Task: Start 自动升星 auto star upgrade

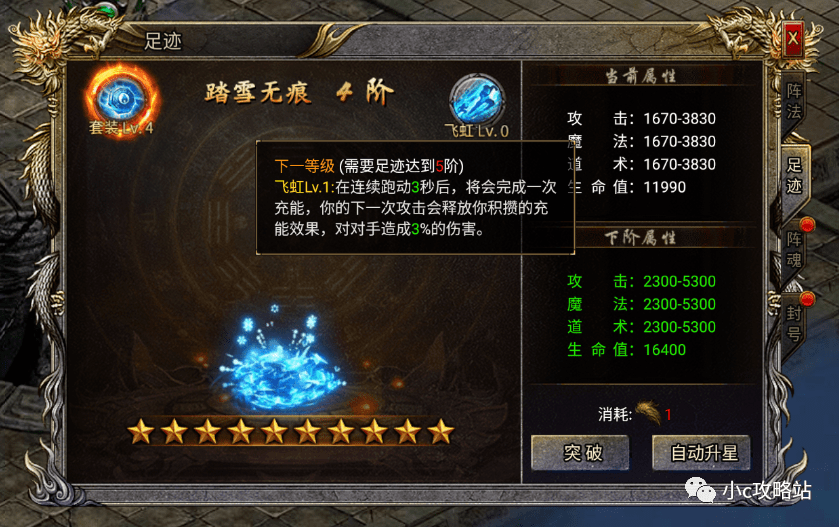Action: 703,453
